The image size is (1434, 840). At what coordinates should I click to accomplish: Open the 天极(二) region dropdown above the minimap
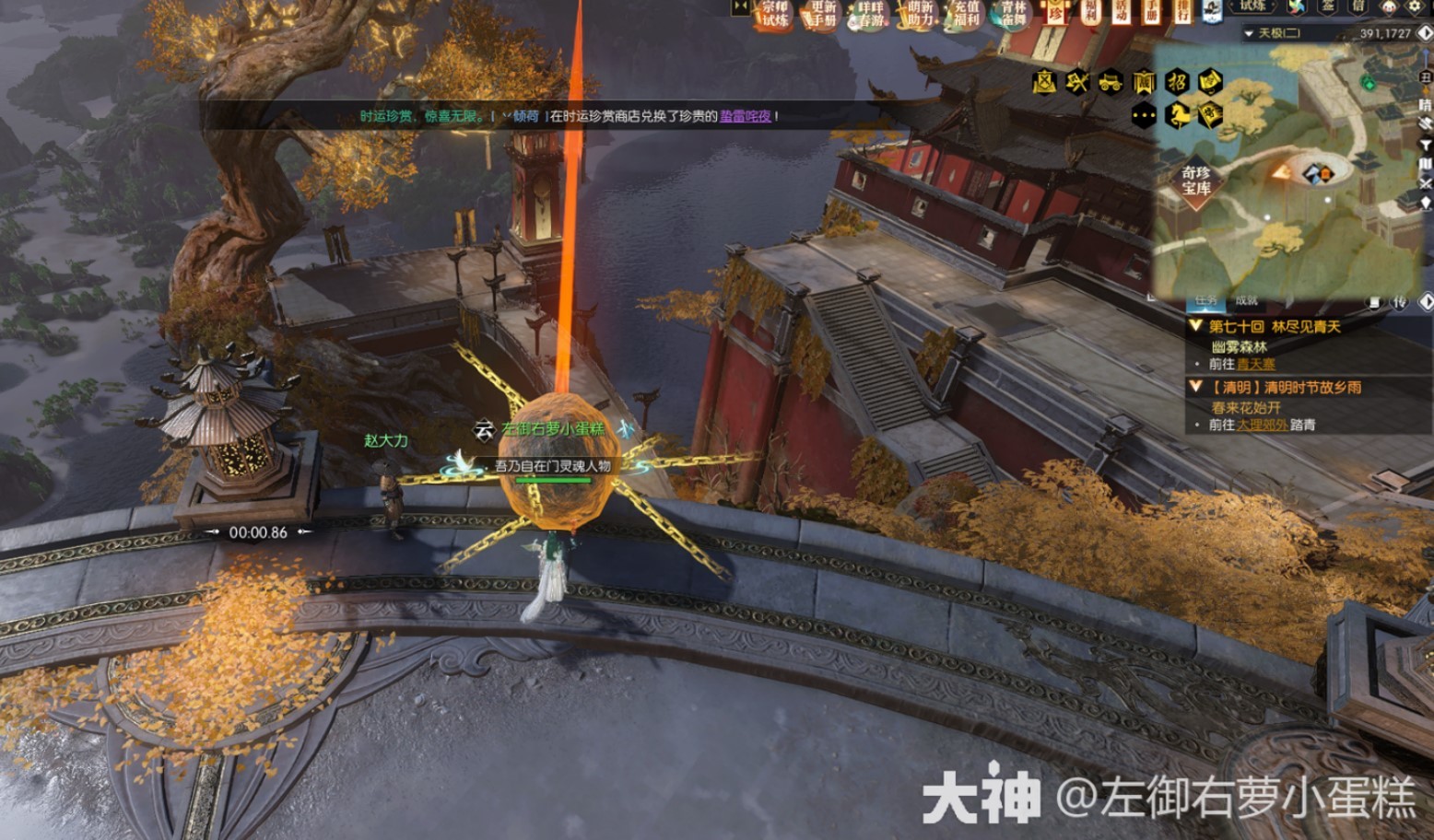coord(1274,33)
